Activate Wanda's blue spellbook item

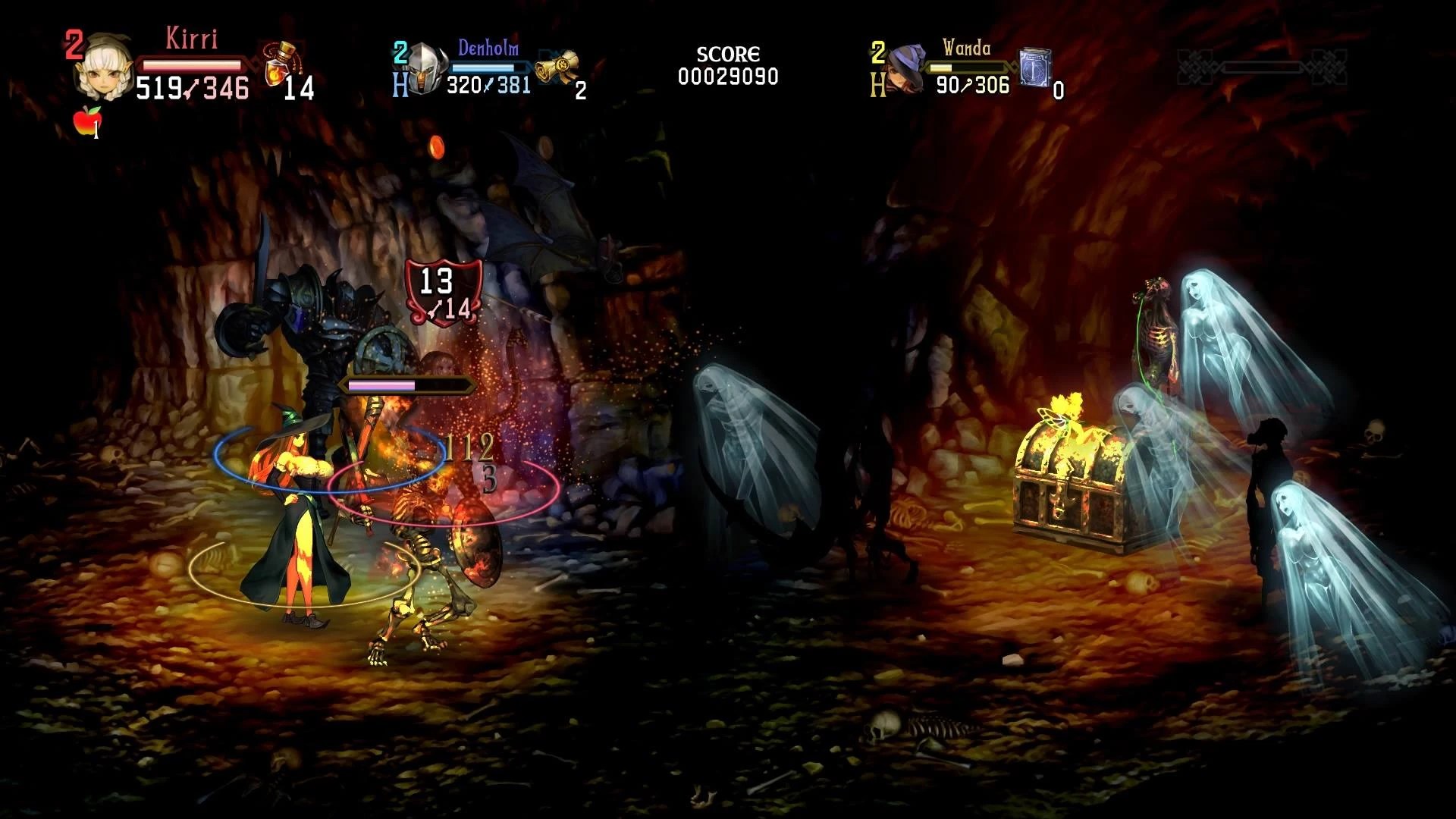1035,67
